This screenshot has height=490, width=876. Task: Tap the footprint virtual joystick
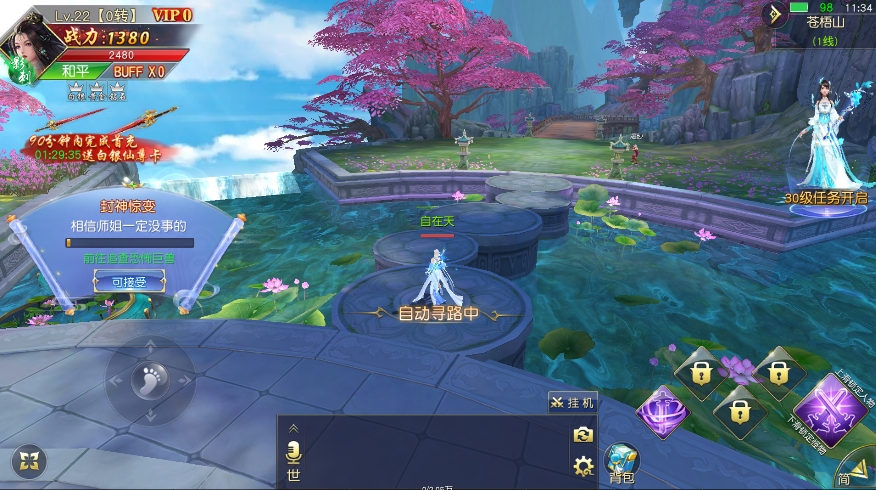(x=150, y=380)
